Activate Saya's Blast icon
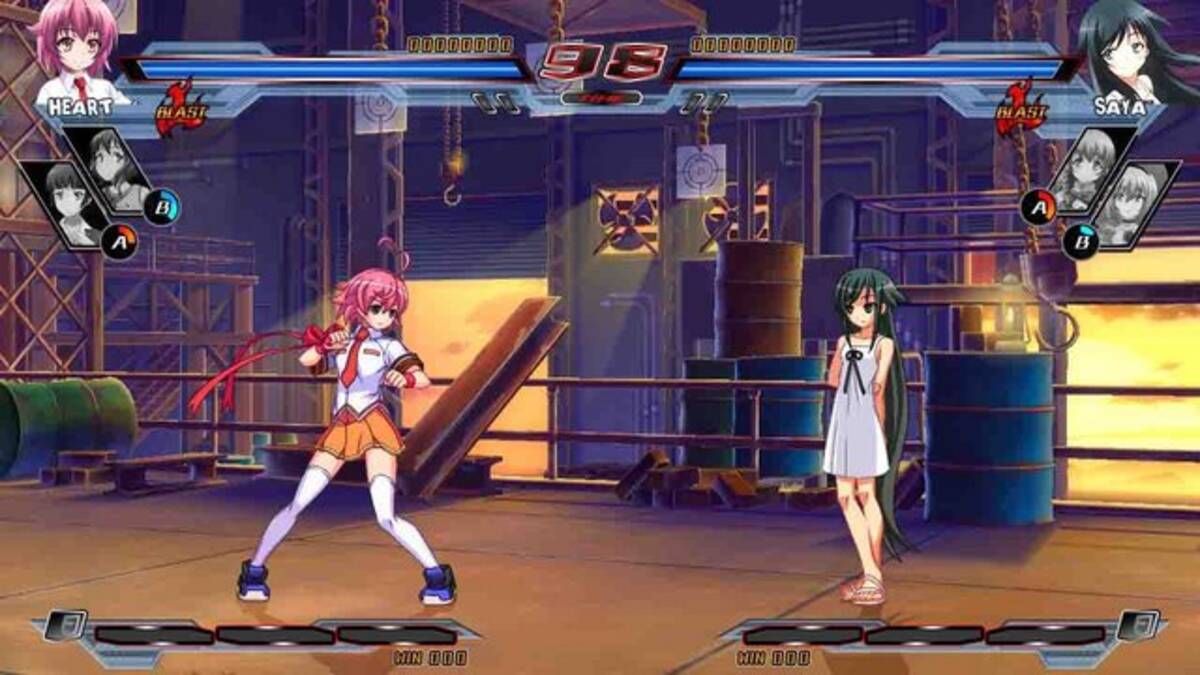The image size is (1200, 675). coord(1020,108)
